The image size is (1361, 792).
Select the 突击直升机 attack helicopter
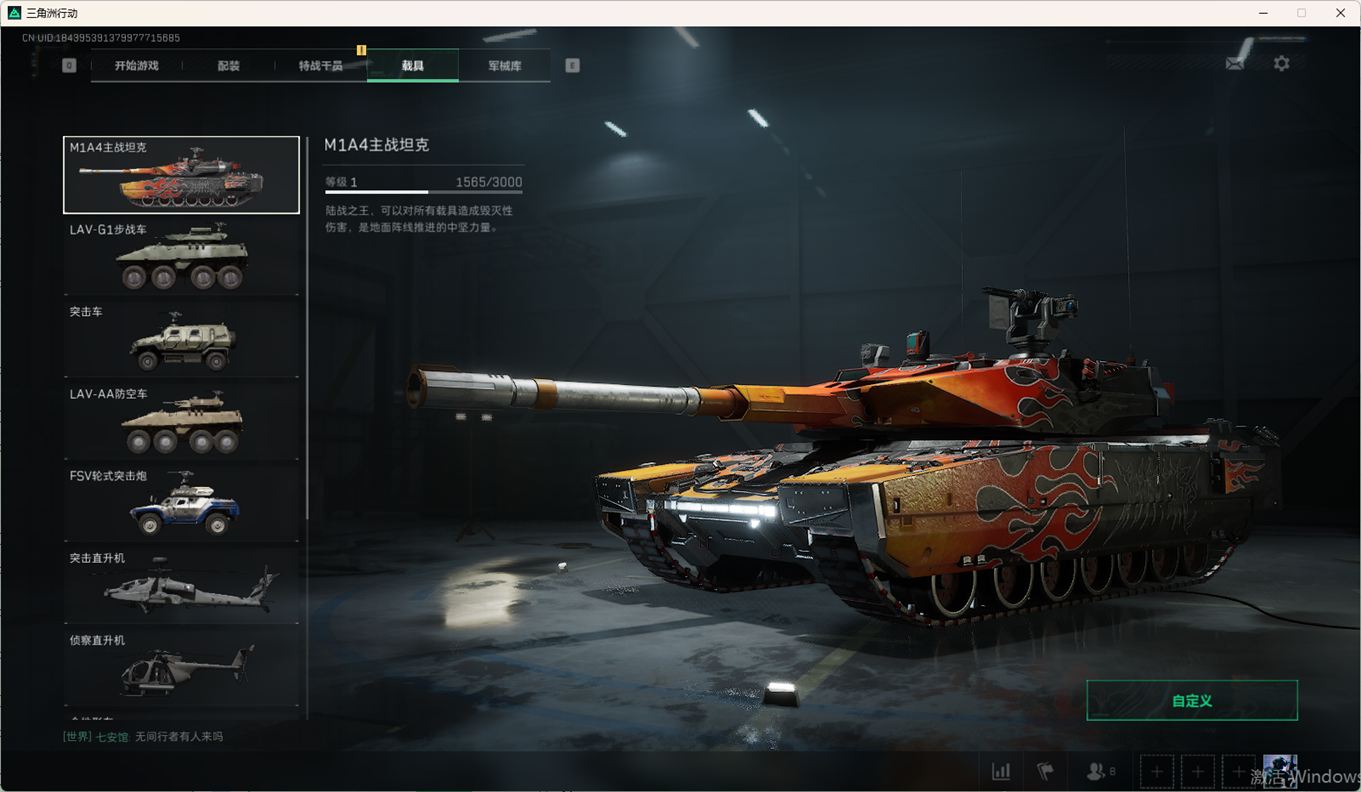(181, 584)
